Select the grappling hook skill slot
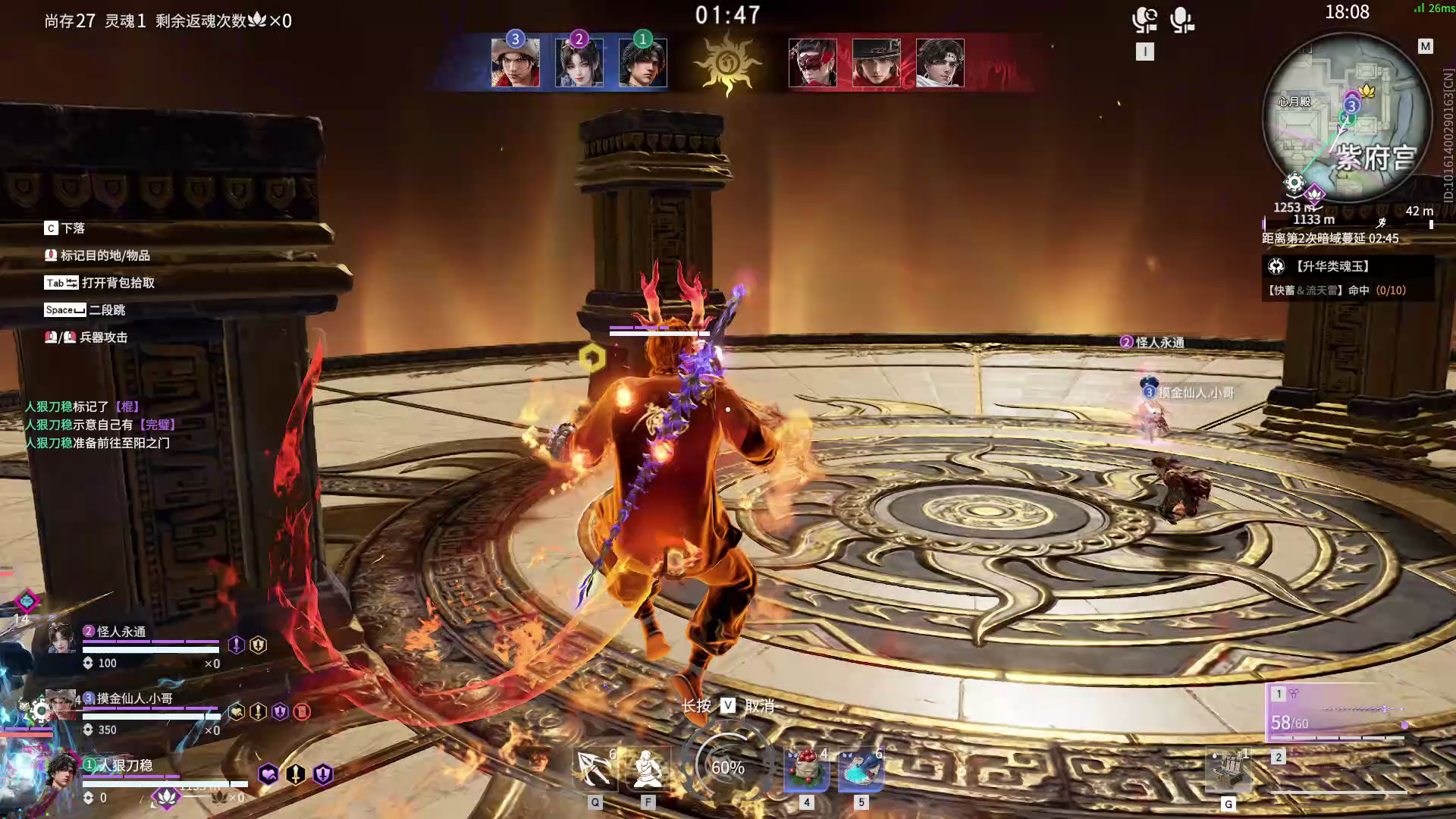Screen dimensions: 1456x819 [595, 768]
